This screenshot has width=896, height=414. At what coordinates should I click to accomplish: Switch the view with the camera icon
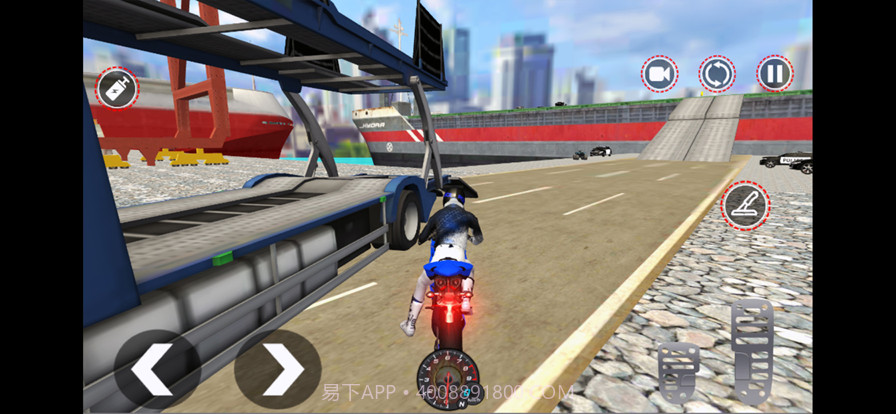[659, 74]
